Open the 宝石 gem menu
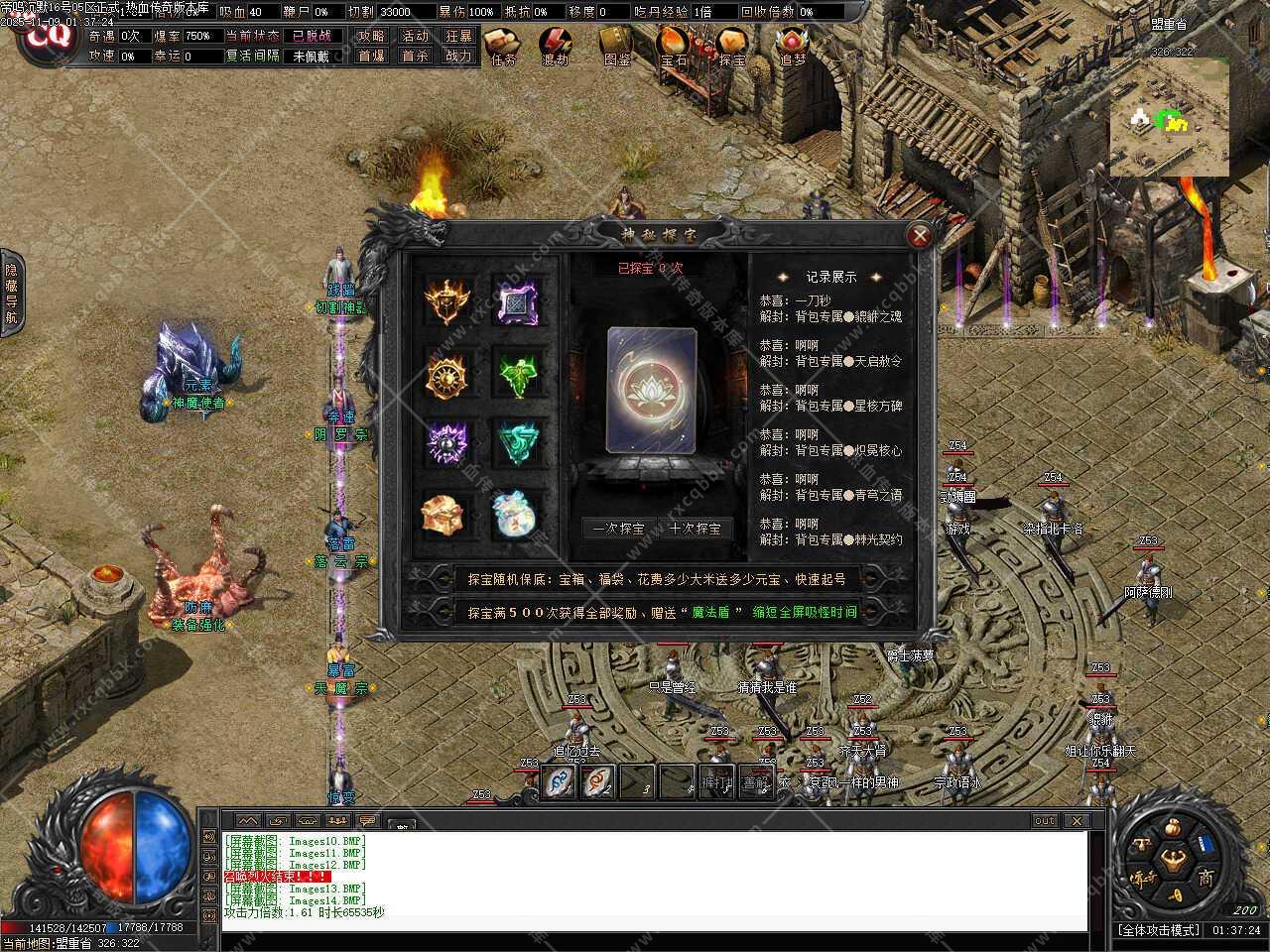Image resolution: width=1270 pixels, height=952 pixels. 674,46
